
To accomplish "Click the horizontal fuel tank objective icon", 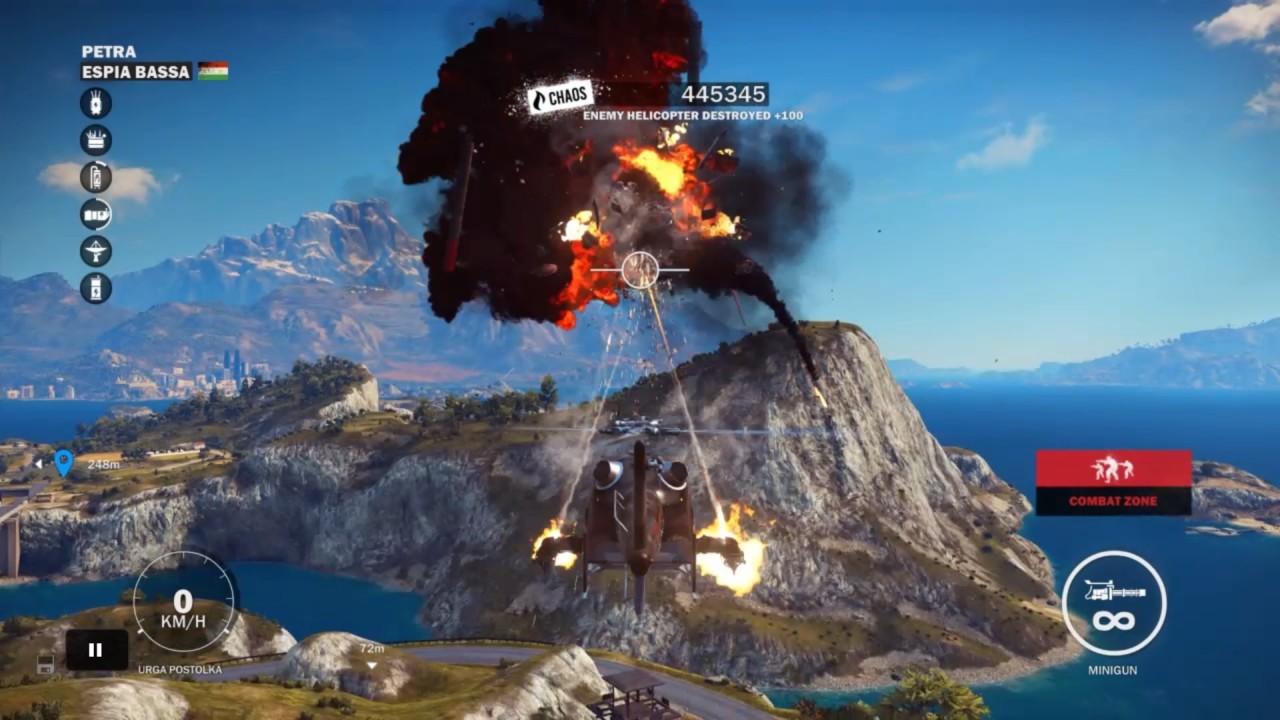I will [x=96, y=214].
